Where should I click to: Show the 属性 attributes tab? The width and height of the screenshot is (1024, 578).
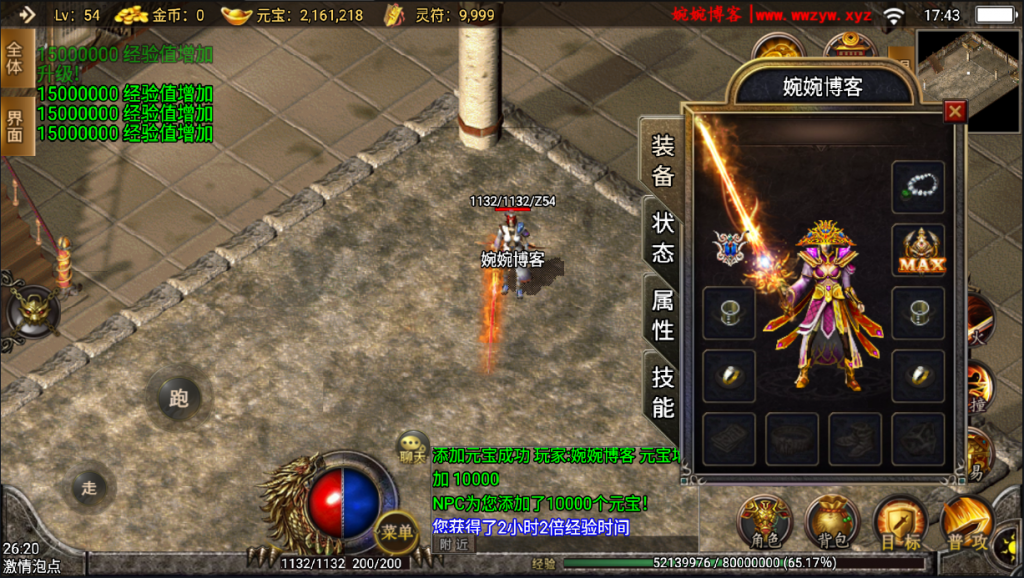click(663, 314)
